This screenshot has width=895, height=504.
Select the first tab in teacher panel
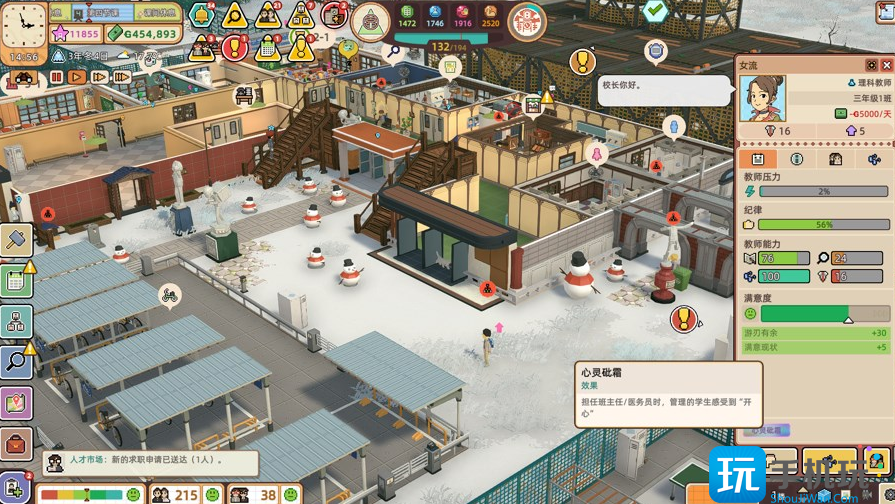(758, 159)
